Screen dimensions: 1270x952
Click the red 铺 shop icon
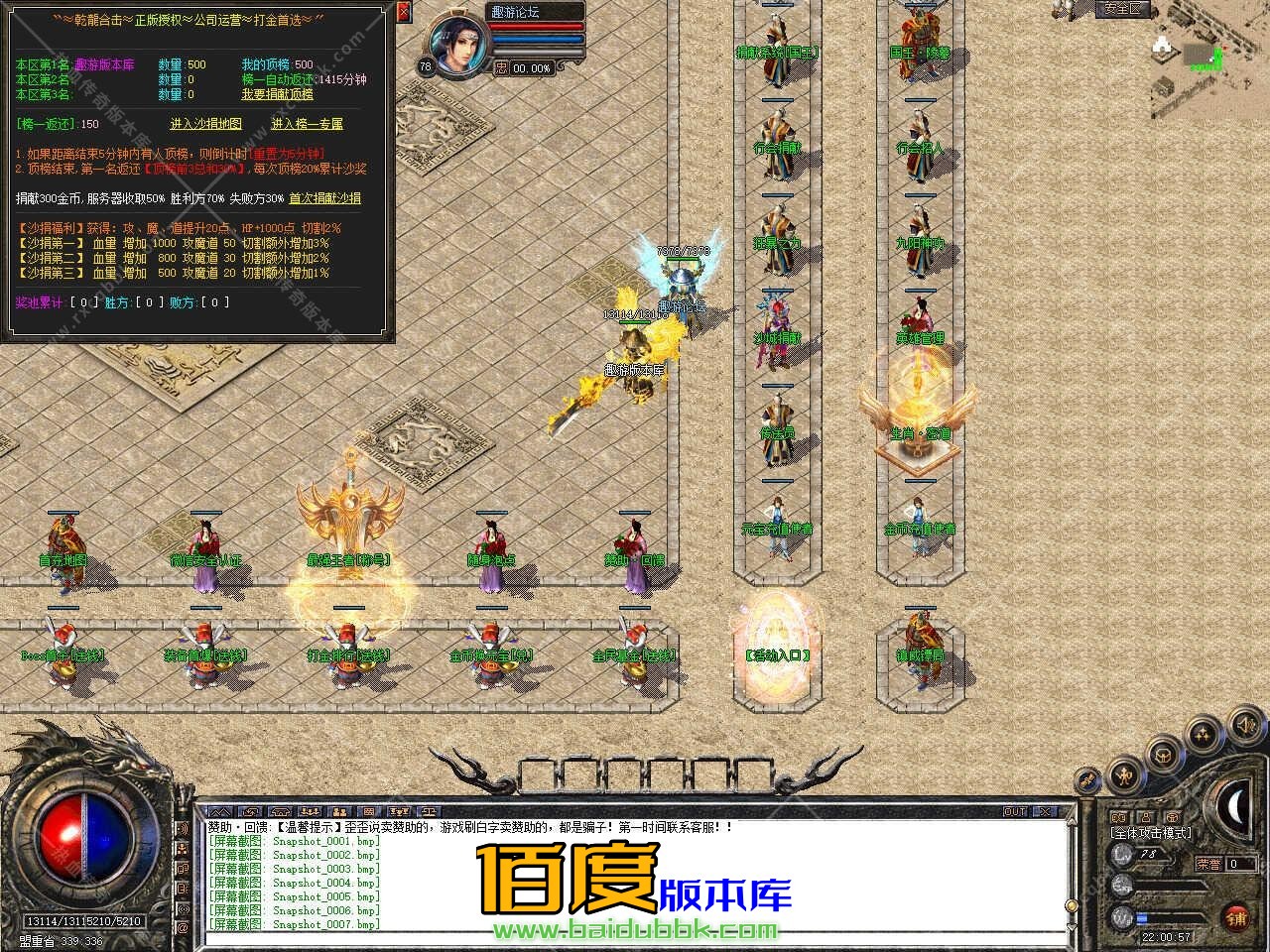[x=1235, y=917]
